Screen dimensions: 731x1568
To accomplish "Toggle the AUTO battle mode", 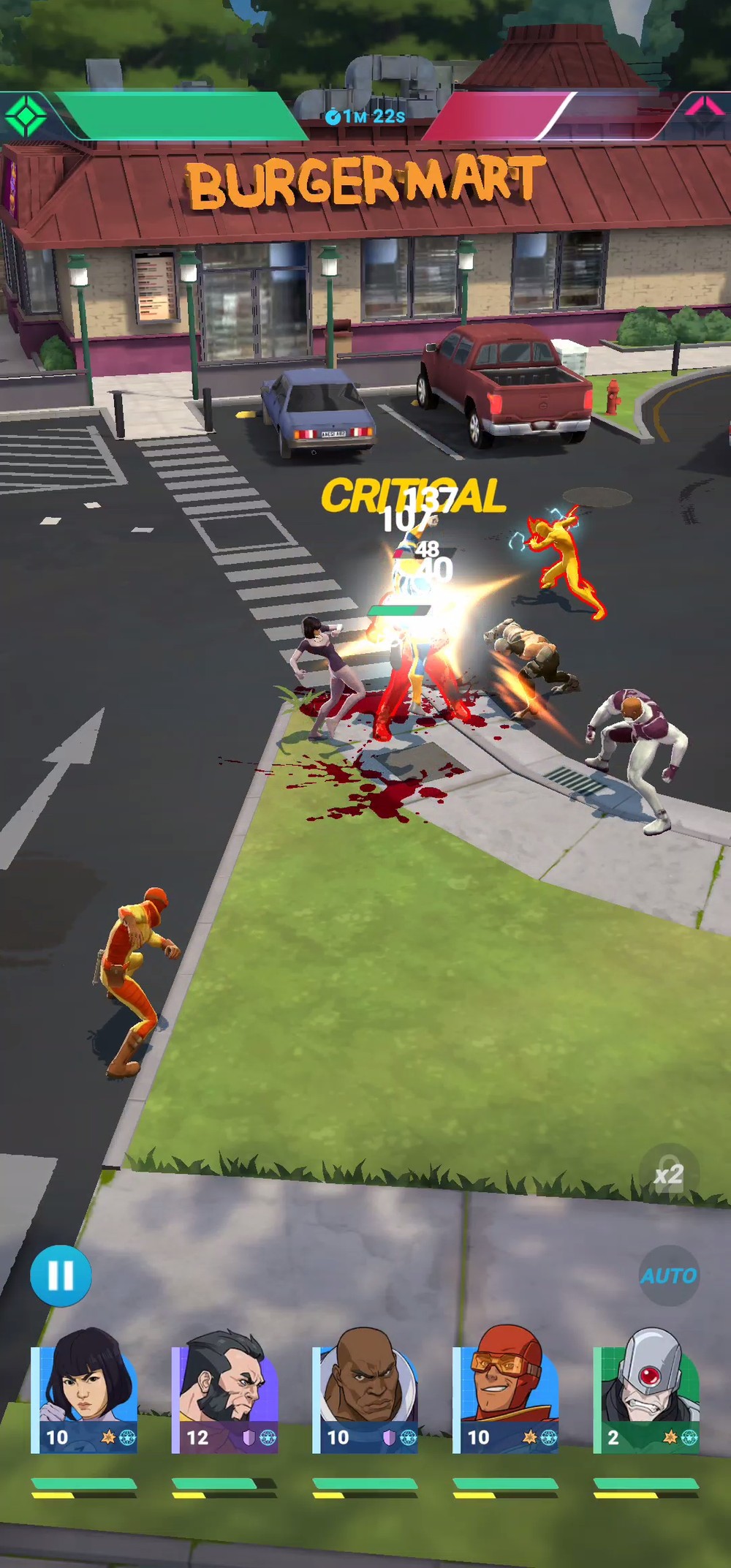I will [669, 1276].
